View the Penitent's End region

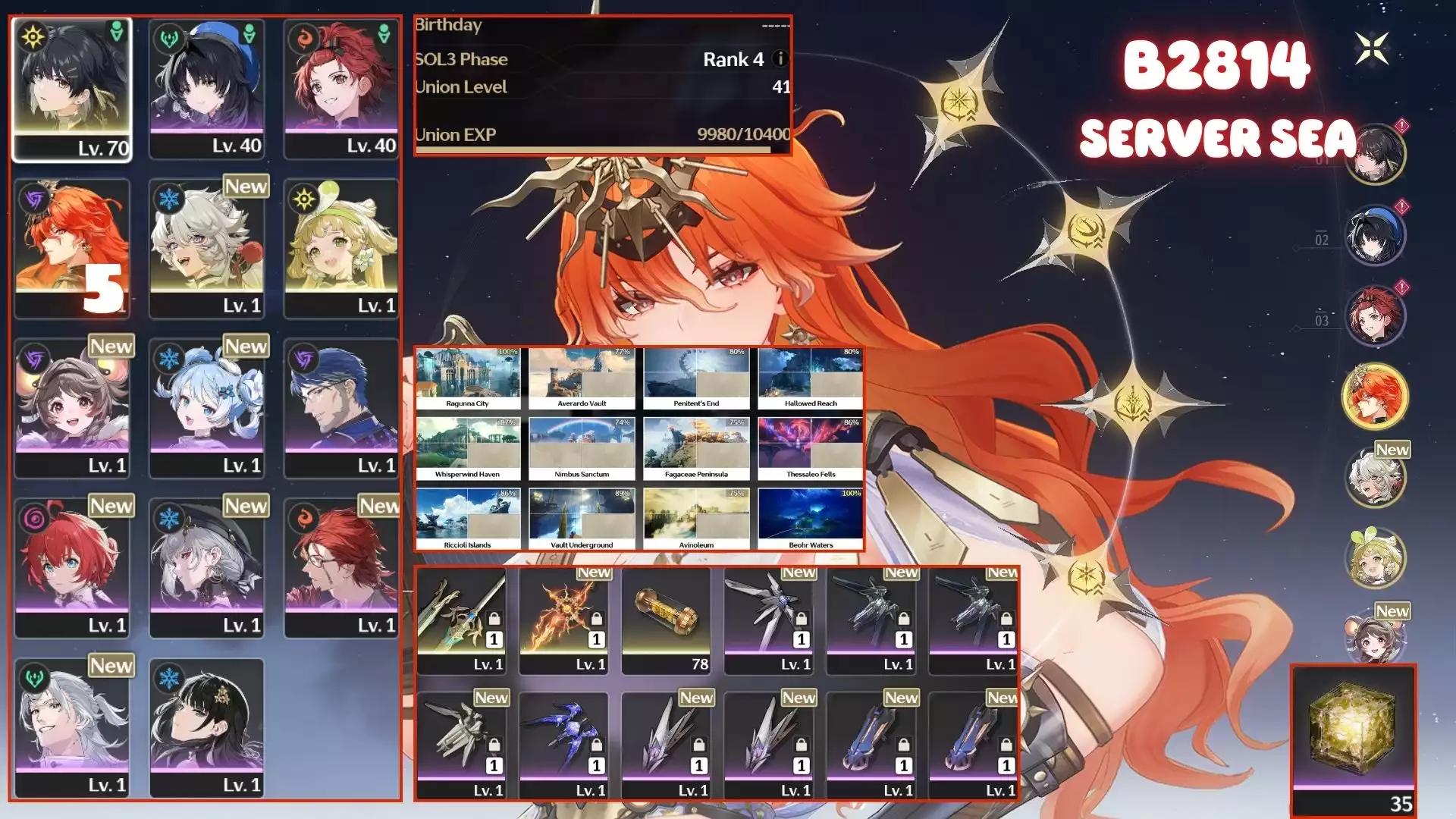696,378
